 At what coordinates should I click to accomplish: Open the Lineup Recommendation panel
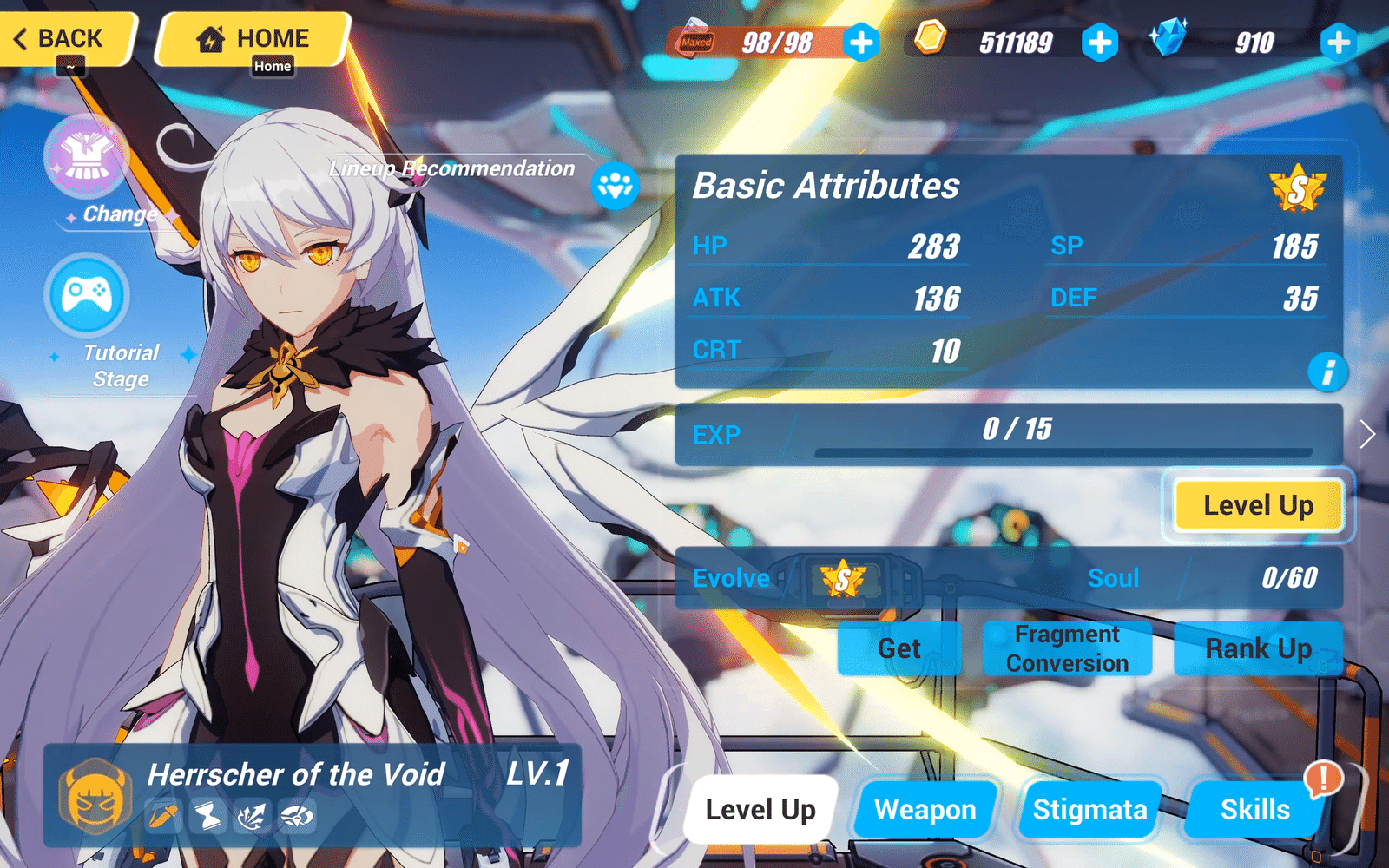[616, 187]
